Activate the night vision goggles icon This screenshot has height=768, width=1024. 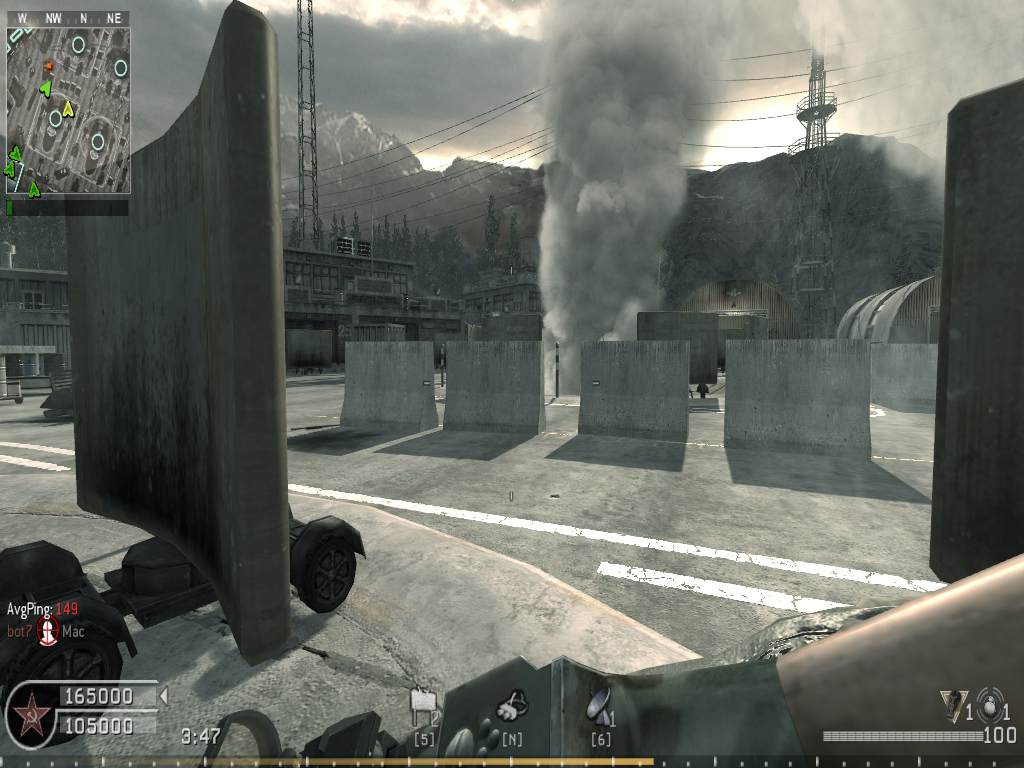click(x=512, y=706)
